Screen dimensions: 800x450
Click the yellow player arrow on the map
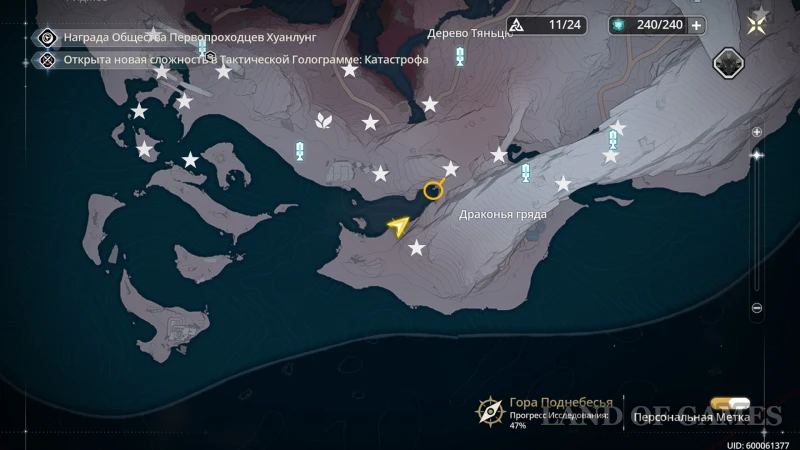399,227
